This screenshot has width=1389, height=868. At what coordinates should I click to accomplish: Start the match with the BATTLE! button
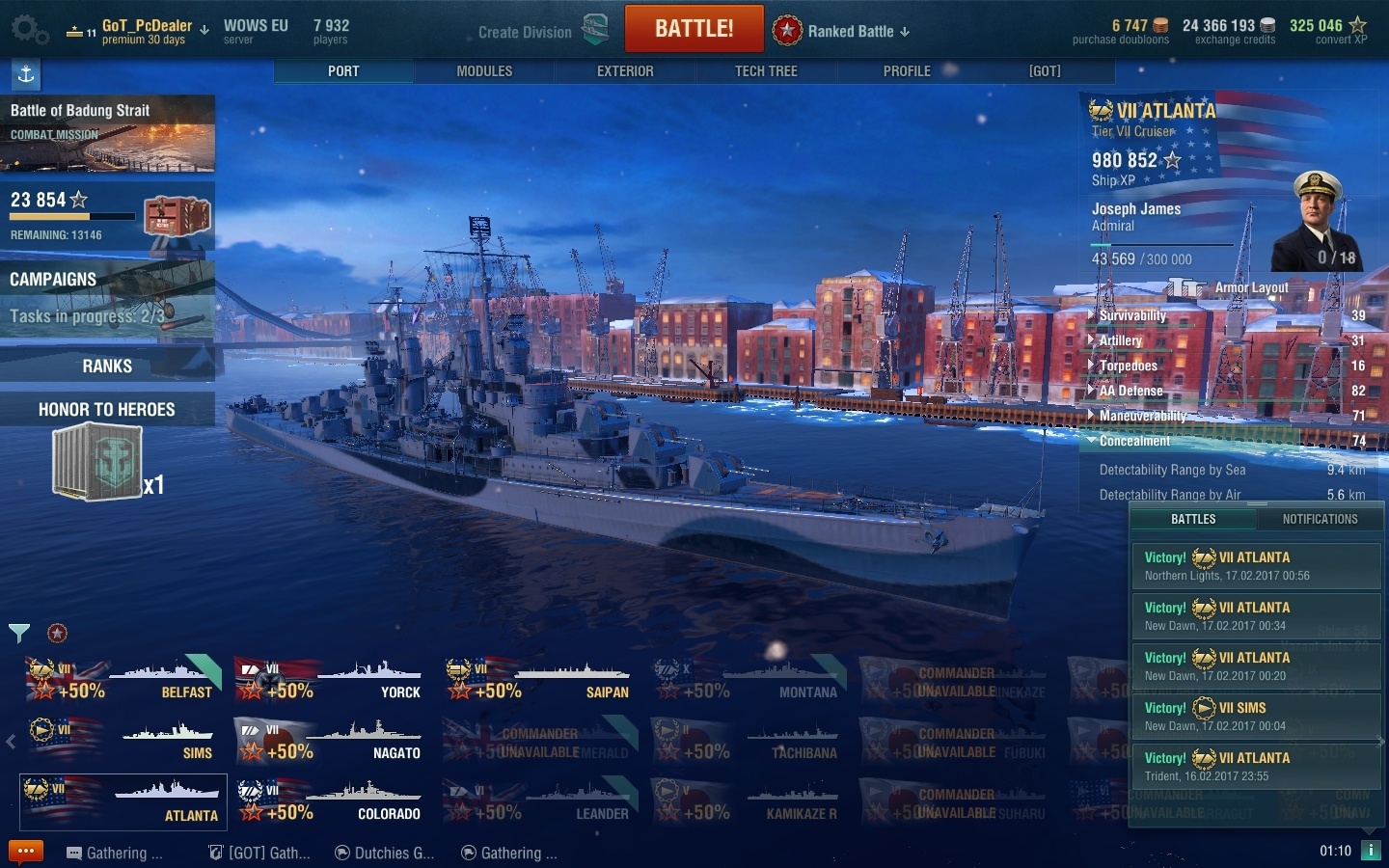click(x=694, y=29)
